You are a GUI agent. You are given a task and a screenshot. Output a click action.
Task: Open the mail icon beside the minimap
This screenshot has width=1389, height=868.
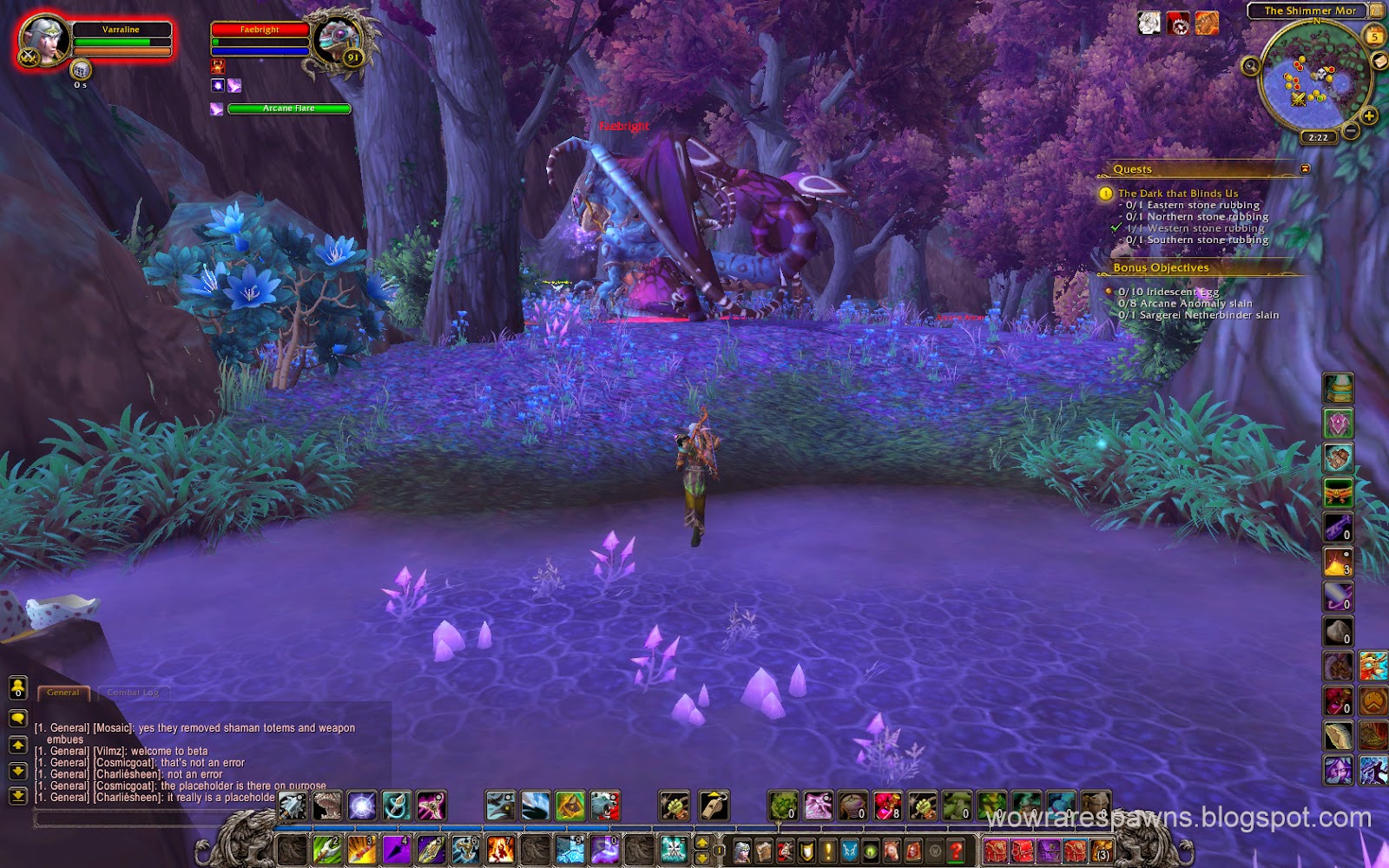click(x=1379, y=61)
